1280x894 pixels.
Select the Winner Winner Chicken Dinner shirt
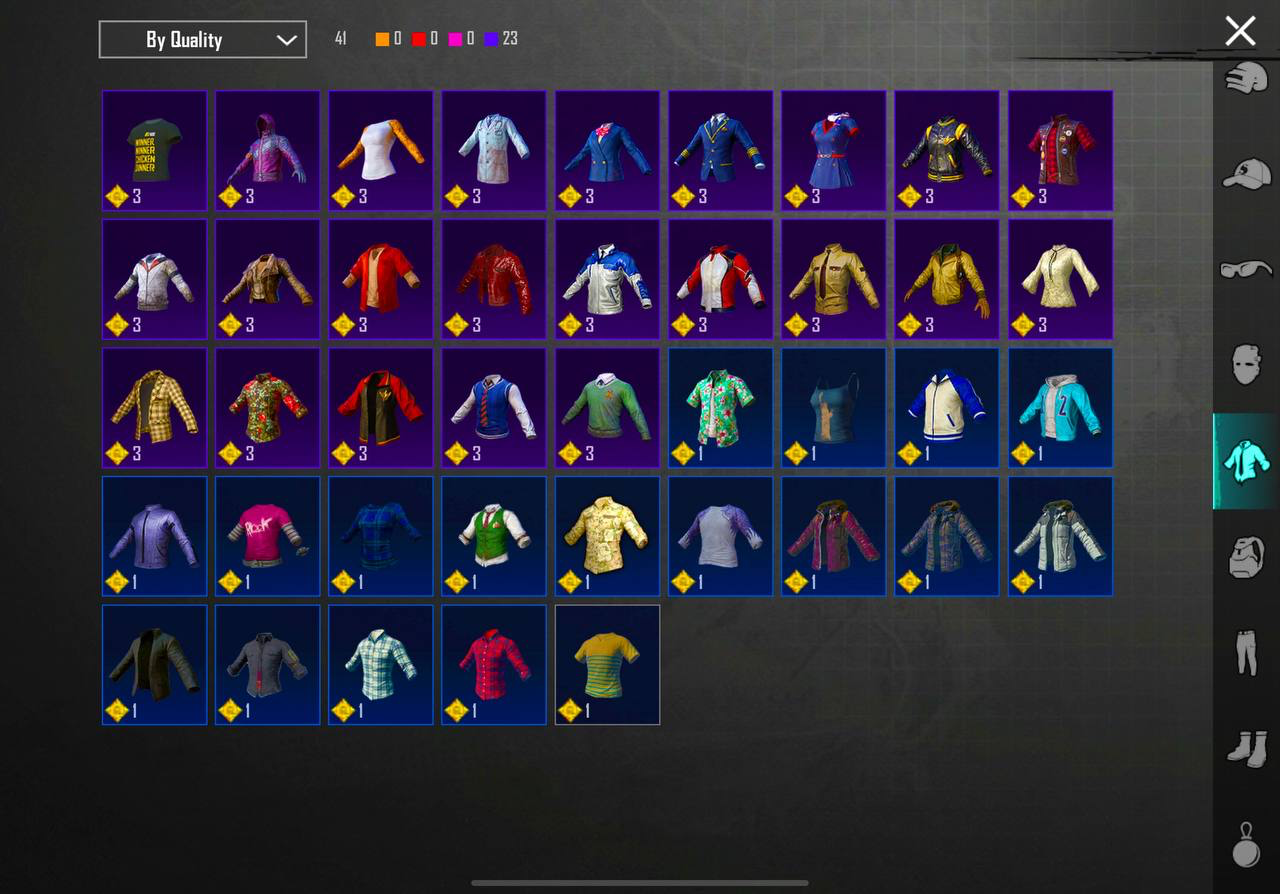(x=154, y=150)
